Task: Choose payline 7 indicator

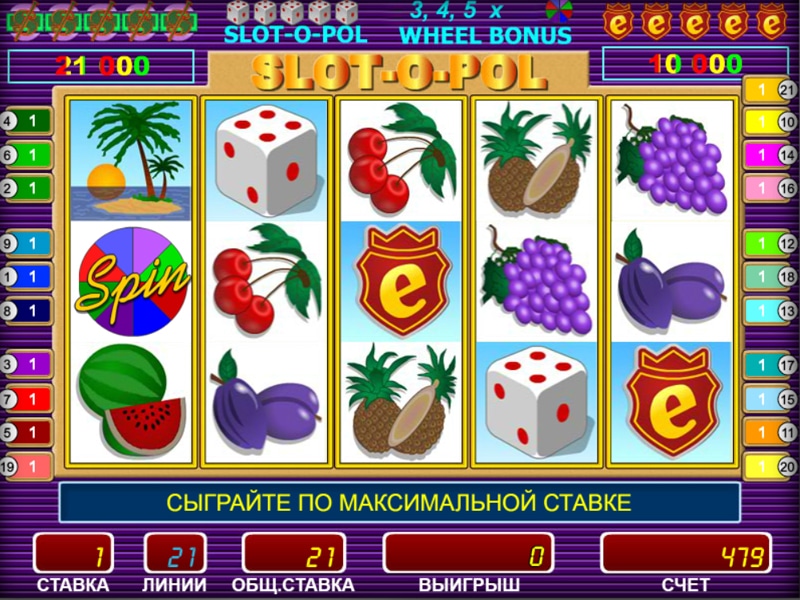Action: pyautogui.click(x=26, y=399)
